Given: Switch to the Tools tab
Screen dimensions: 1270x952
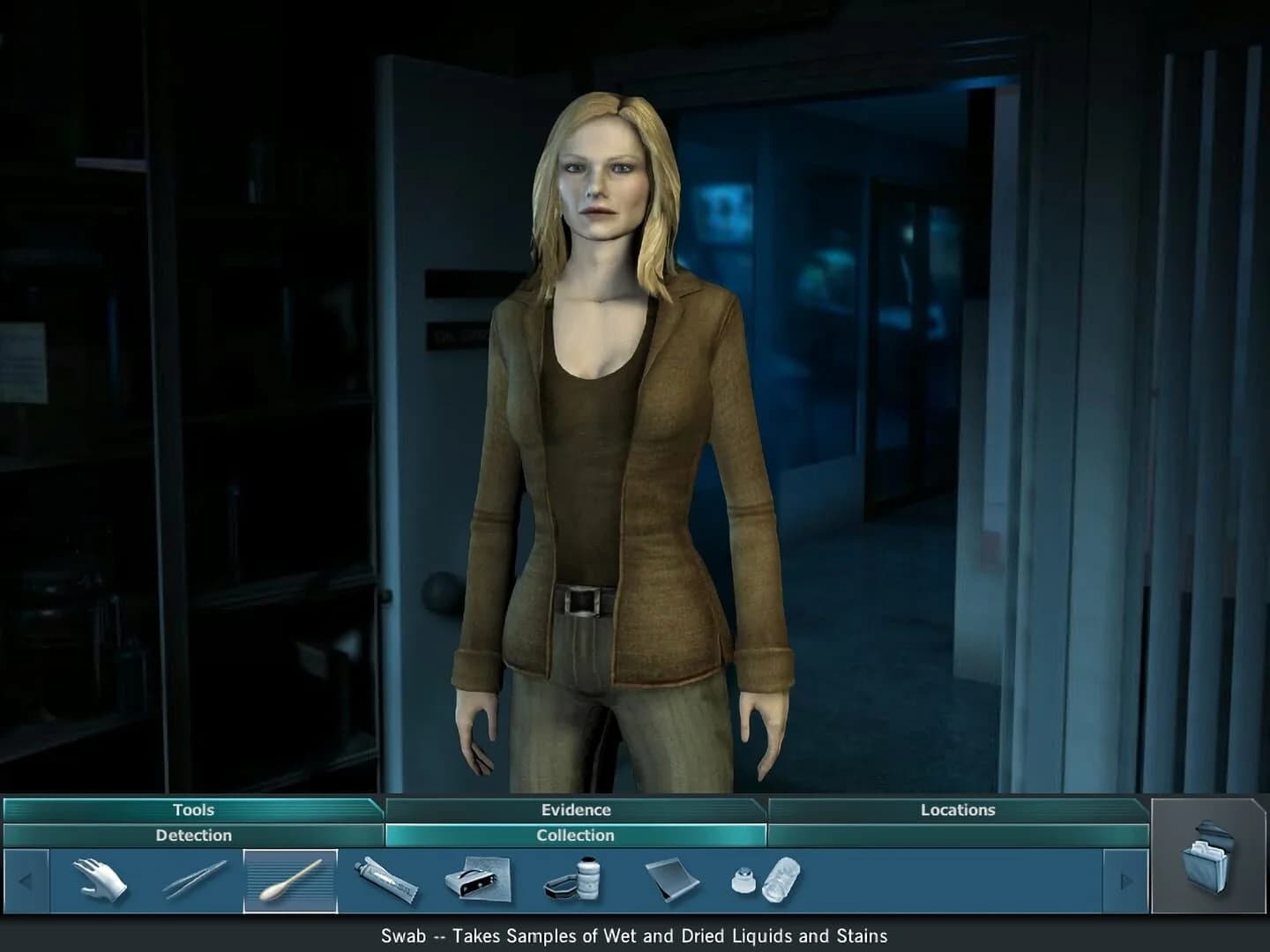Looking at the screenshot, I should [x=193, y=810].
